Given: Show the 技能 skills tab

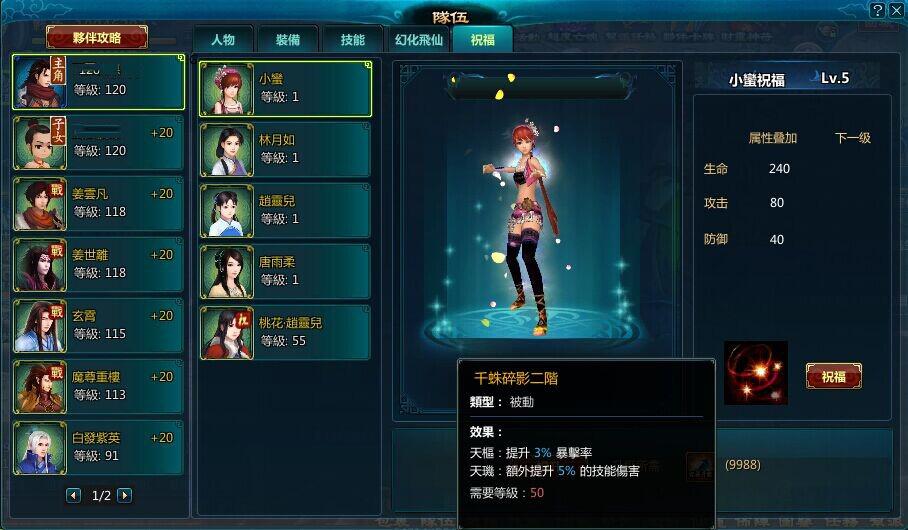Looking at the screenshot, I should click(x=352, y=40).
